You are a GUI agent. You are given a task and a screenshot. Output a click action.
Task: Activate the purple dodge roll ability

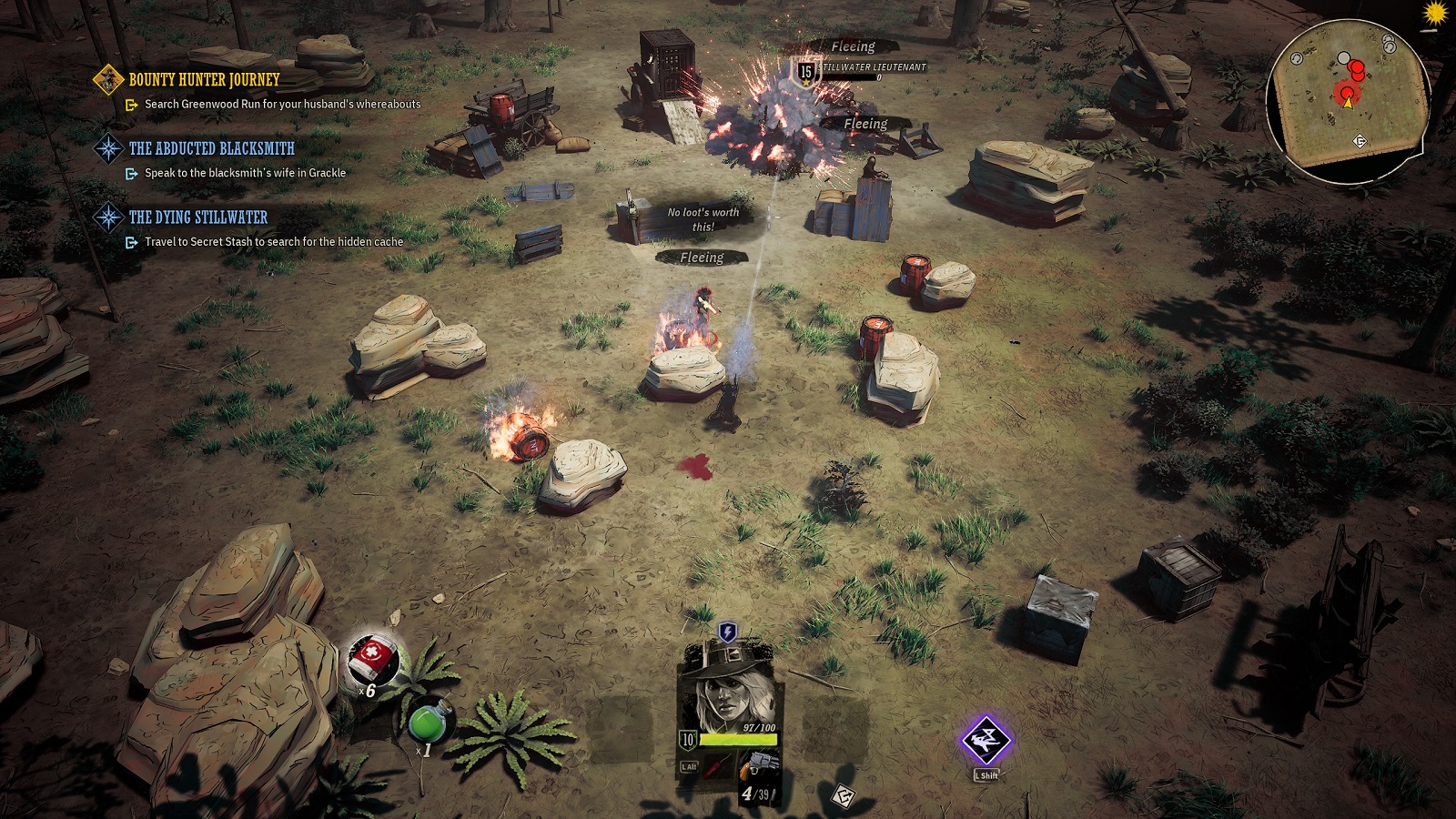pos(986,741)
